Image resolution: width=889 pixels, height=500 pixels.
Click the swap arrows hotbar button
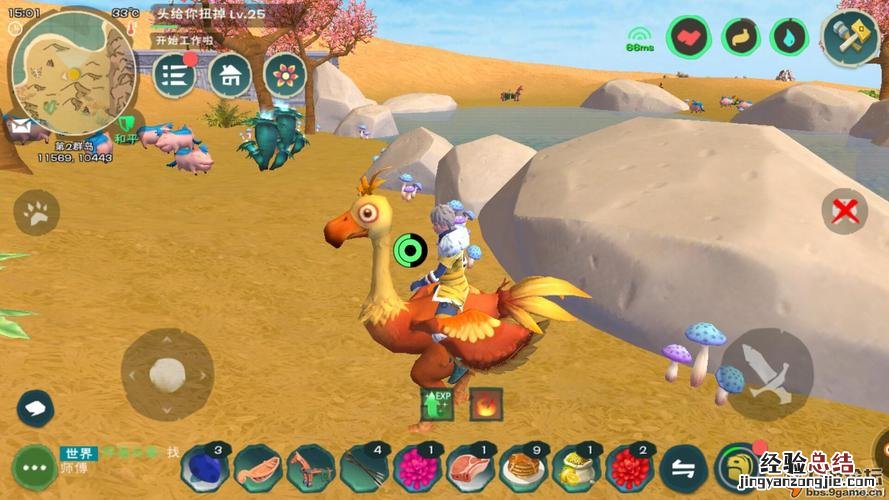684,468
